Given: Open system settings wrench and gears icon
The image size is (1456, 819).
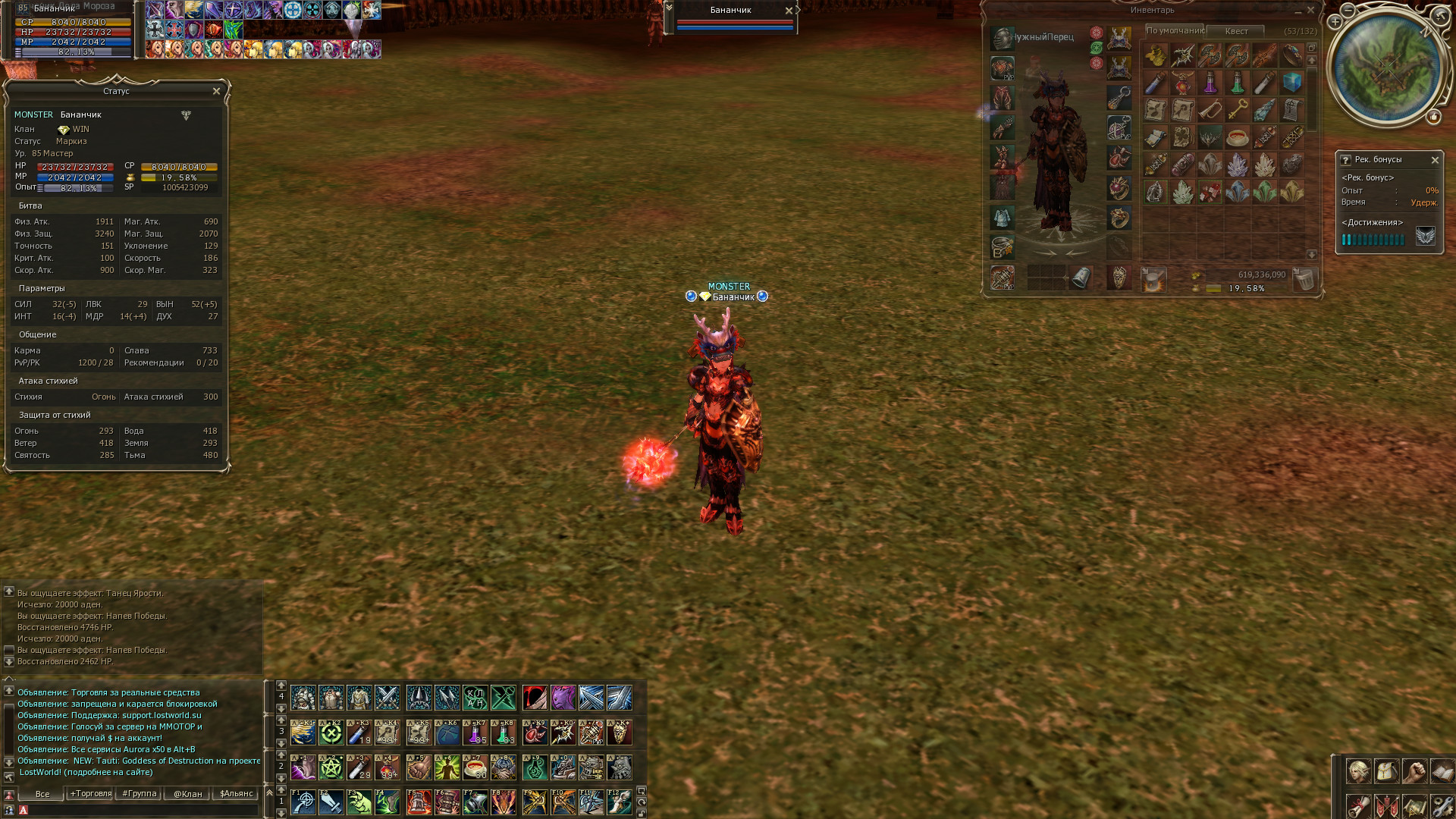Looking at the screenshot, I should pyautogui.click(x=1442, y=805).
